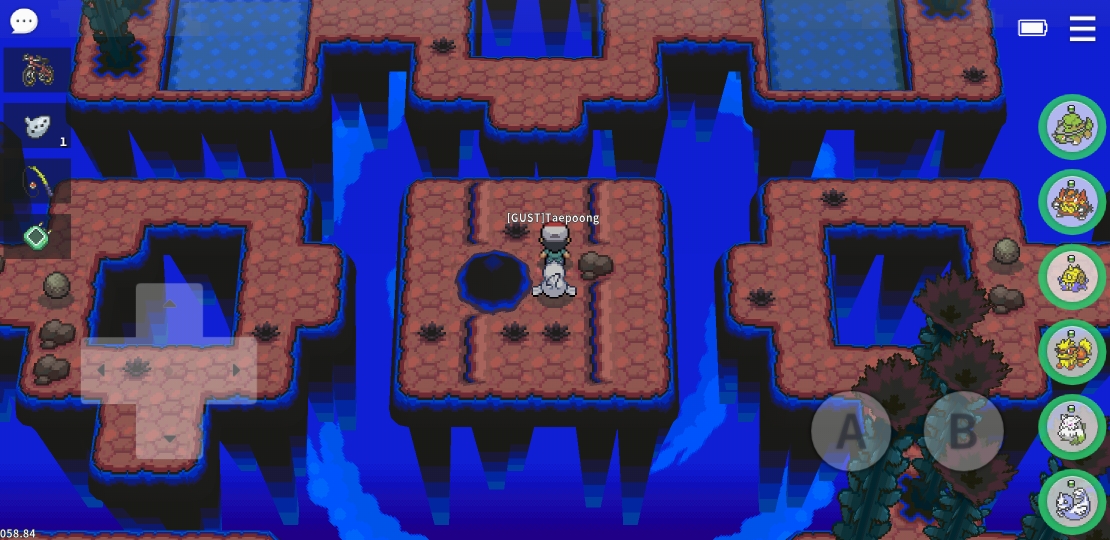The height and width of the screenshot is (540, 1110).
Task: Open the hamburger main menu
Action: click(x=1082, y=29)
